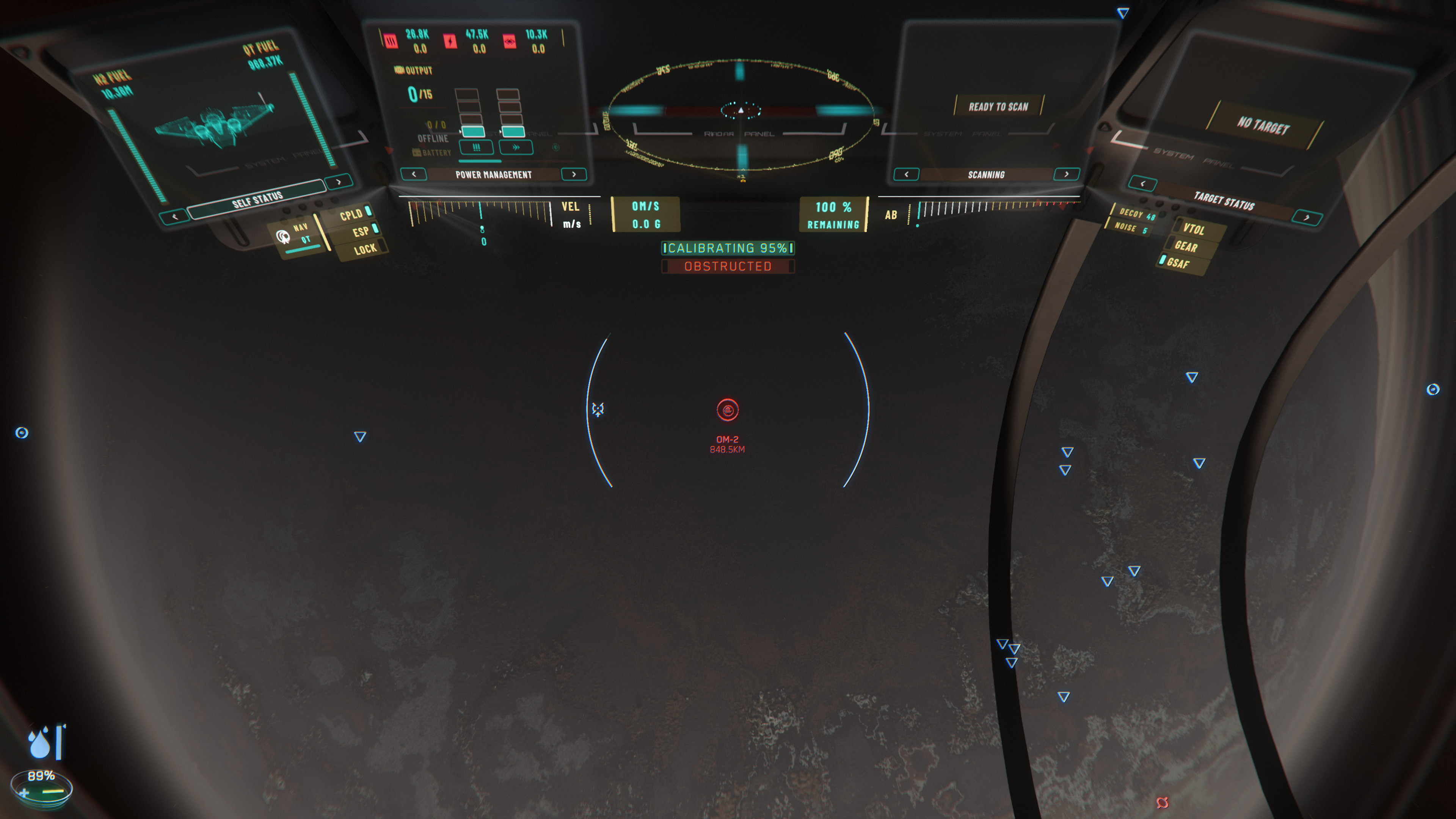Switch Self Status panel using right arrow

[x=339, y=182]
